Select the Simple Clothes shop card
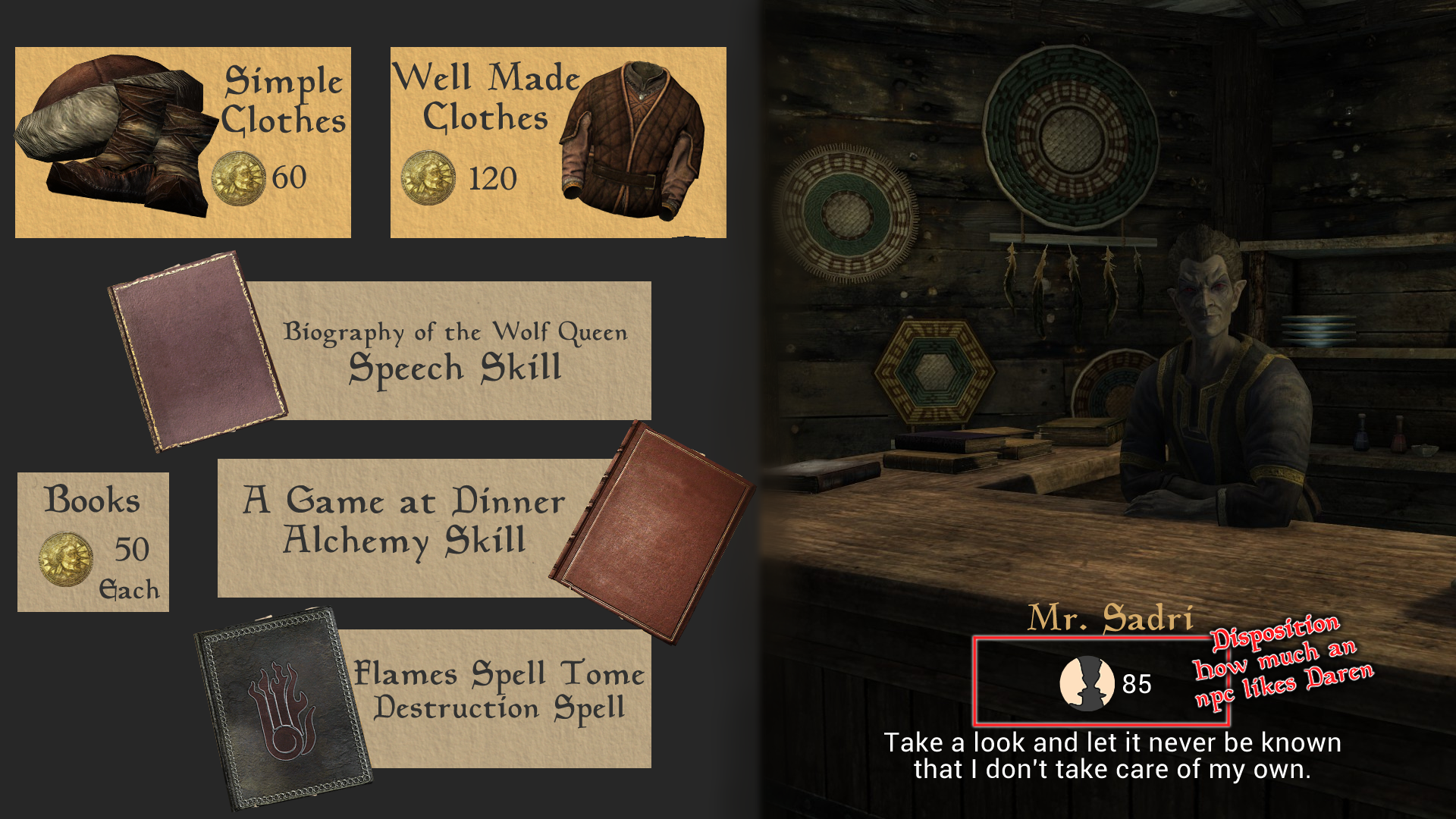 point(183,143)
